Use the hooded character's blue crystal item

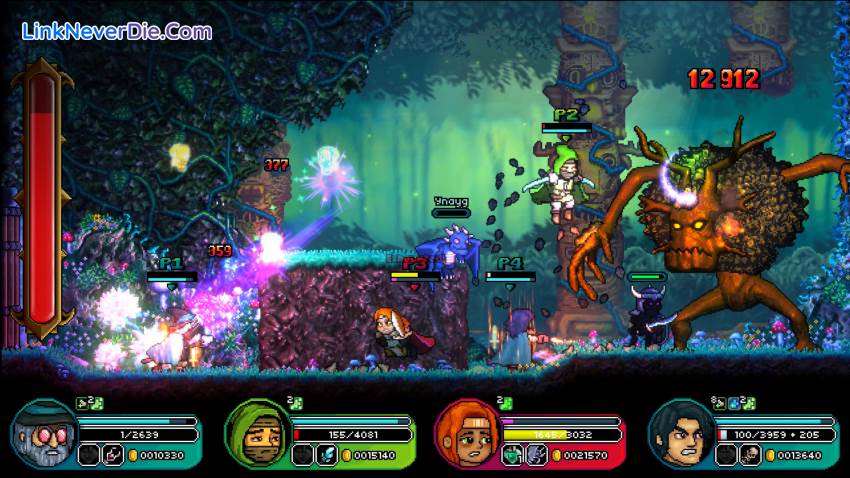[327, 455]
